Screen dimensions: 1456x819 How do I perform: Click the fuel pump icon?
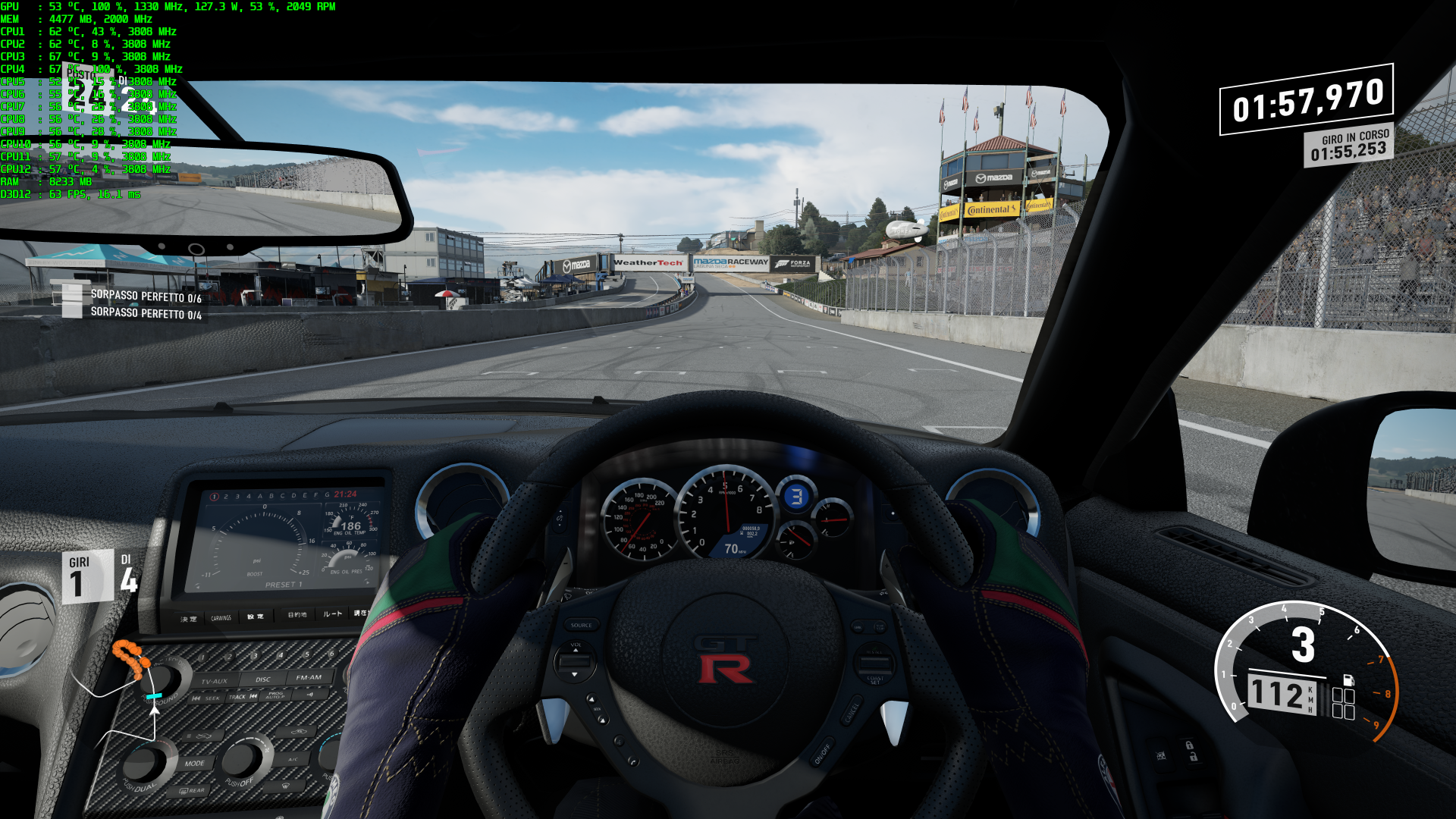click(x=1348, y=679)
